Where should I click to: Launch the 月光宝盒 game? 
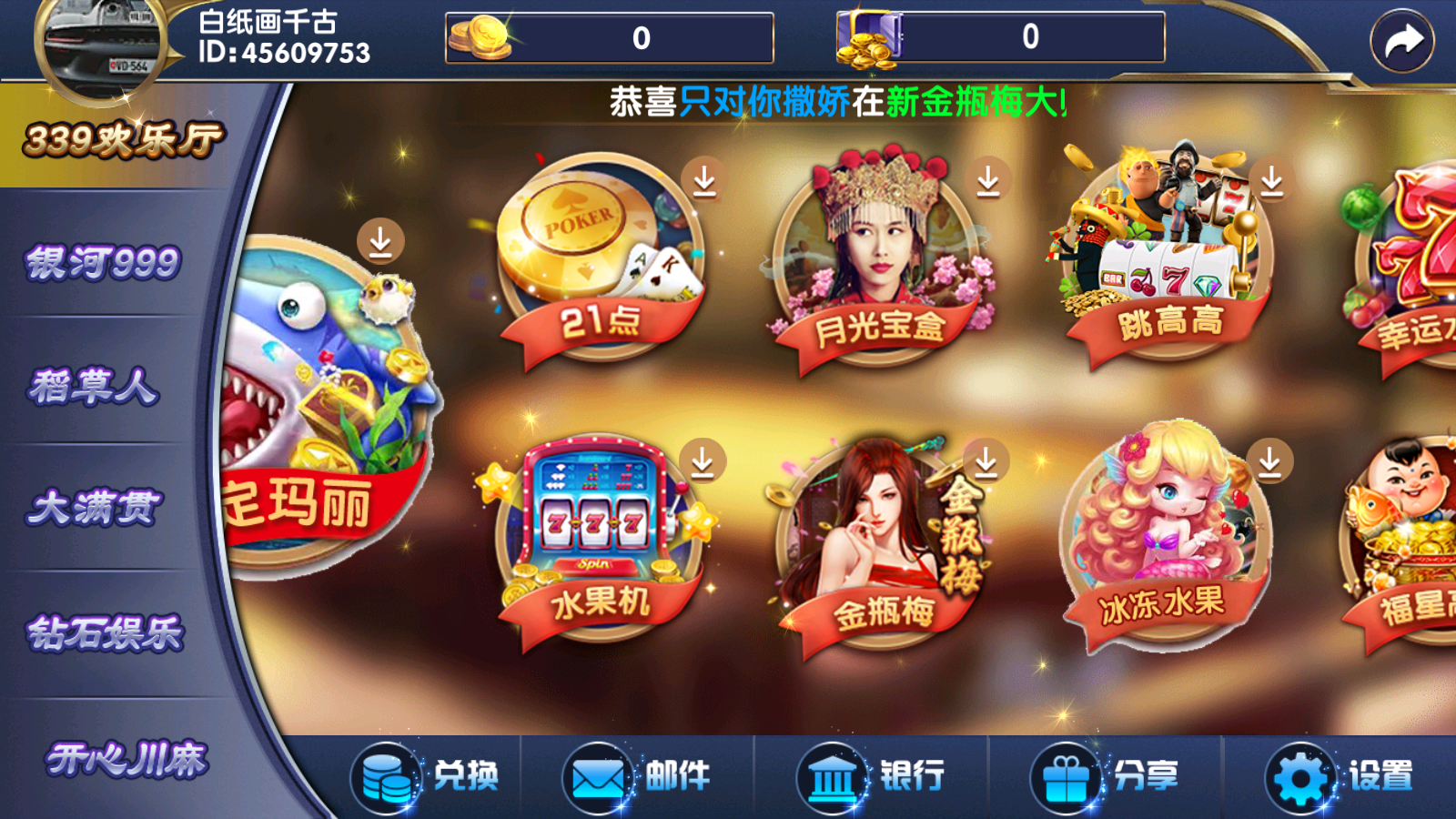(880, 264)
